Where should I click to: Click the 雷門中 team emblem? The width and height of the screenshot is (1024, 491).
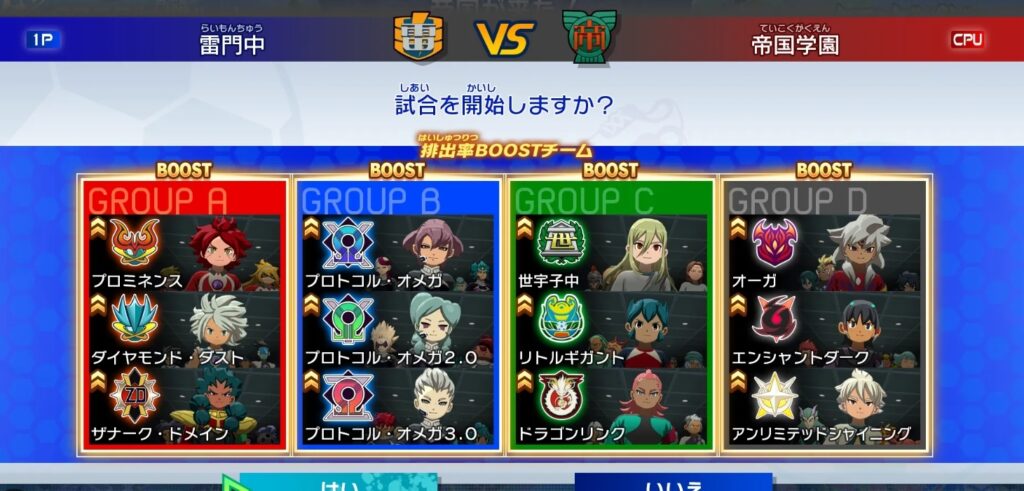(x=419, y=37)
